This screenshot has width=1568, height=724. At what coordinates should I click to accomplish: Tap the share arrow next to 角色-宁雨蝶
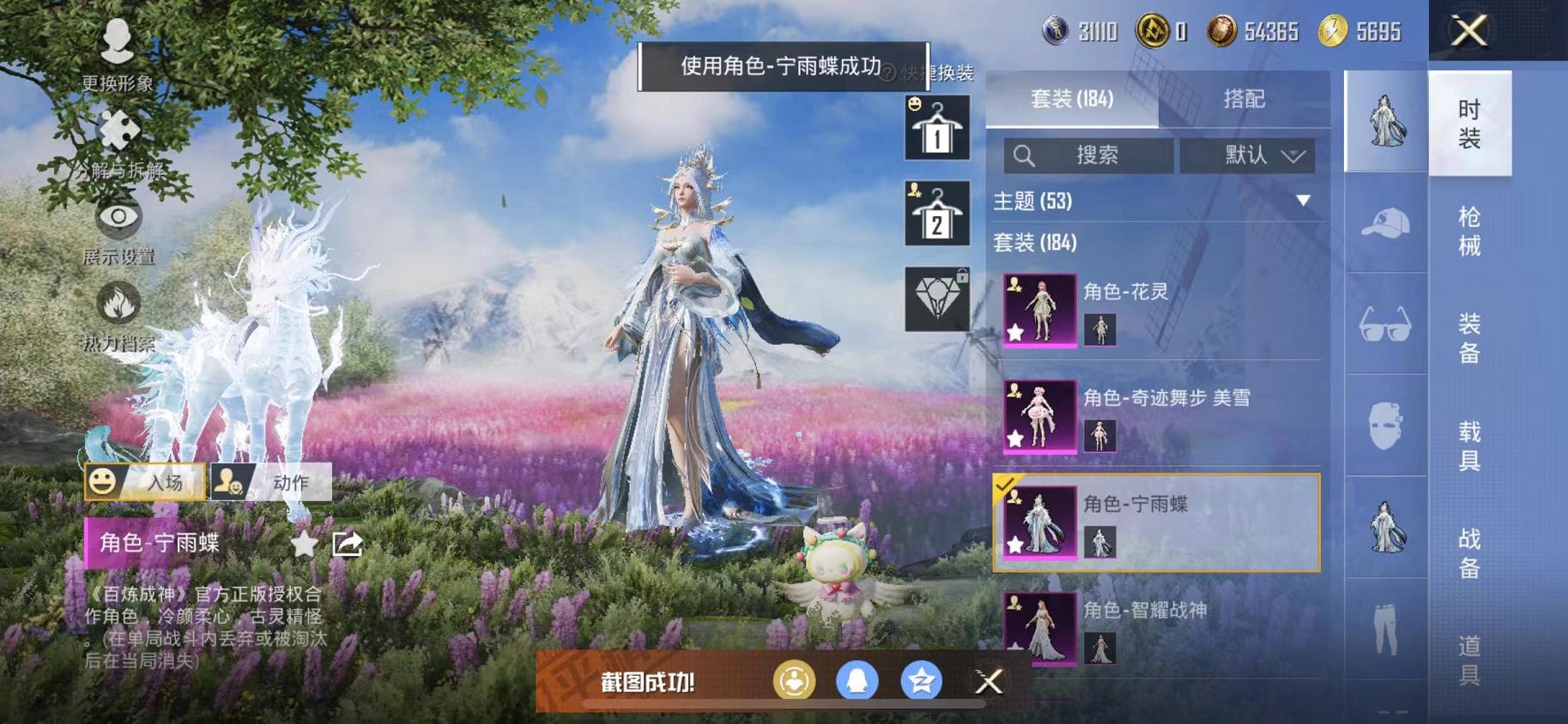click(348, 541)
